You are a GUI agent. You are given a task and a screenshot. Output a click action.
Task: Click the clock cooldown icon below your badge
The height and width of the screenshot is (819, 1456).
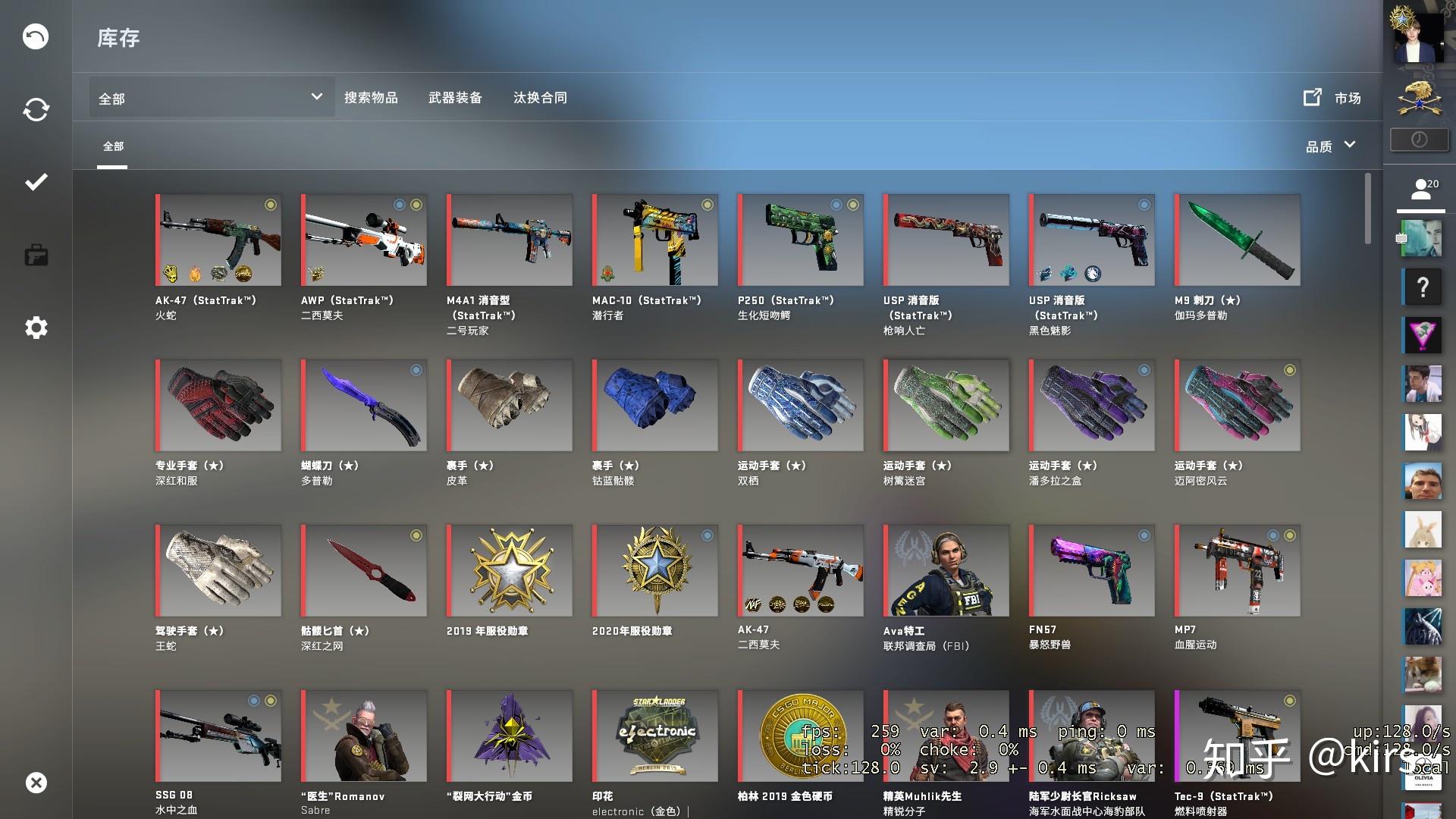pyautogui.click(x=1419, y=139)
